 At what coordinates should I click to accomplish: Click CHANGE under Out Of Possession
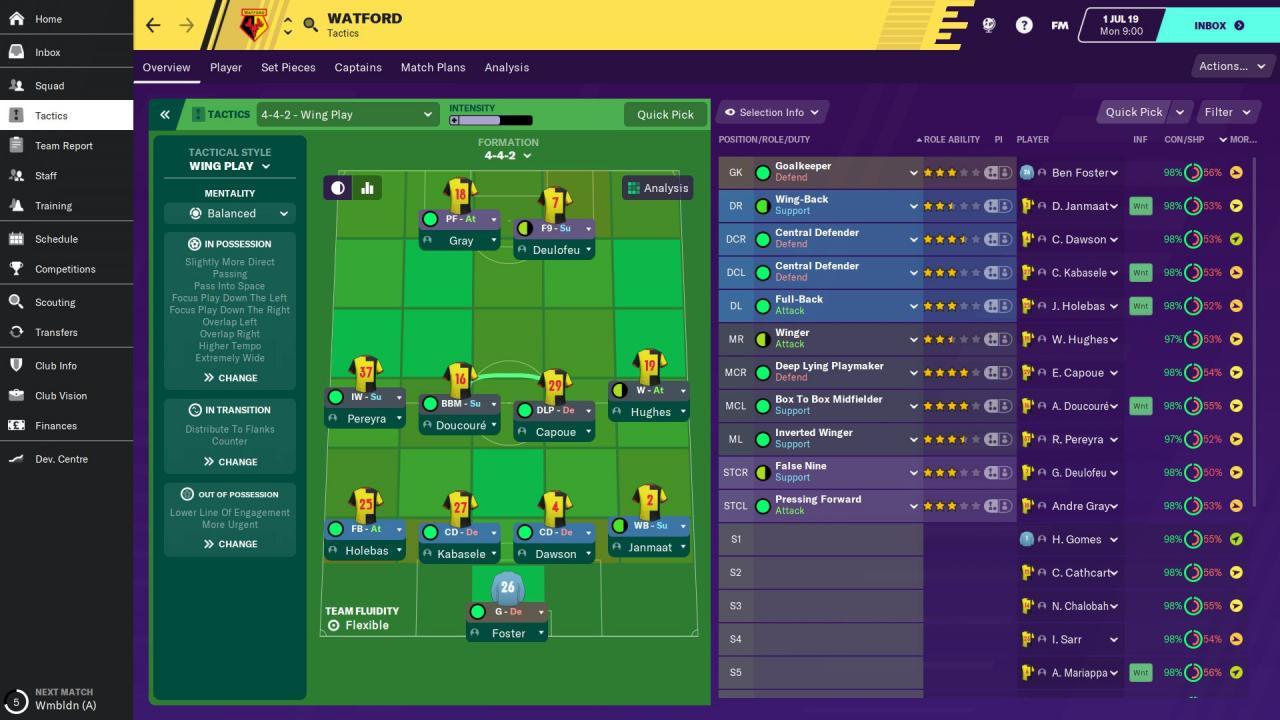tap(230, 544)
